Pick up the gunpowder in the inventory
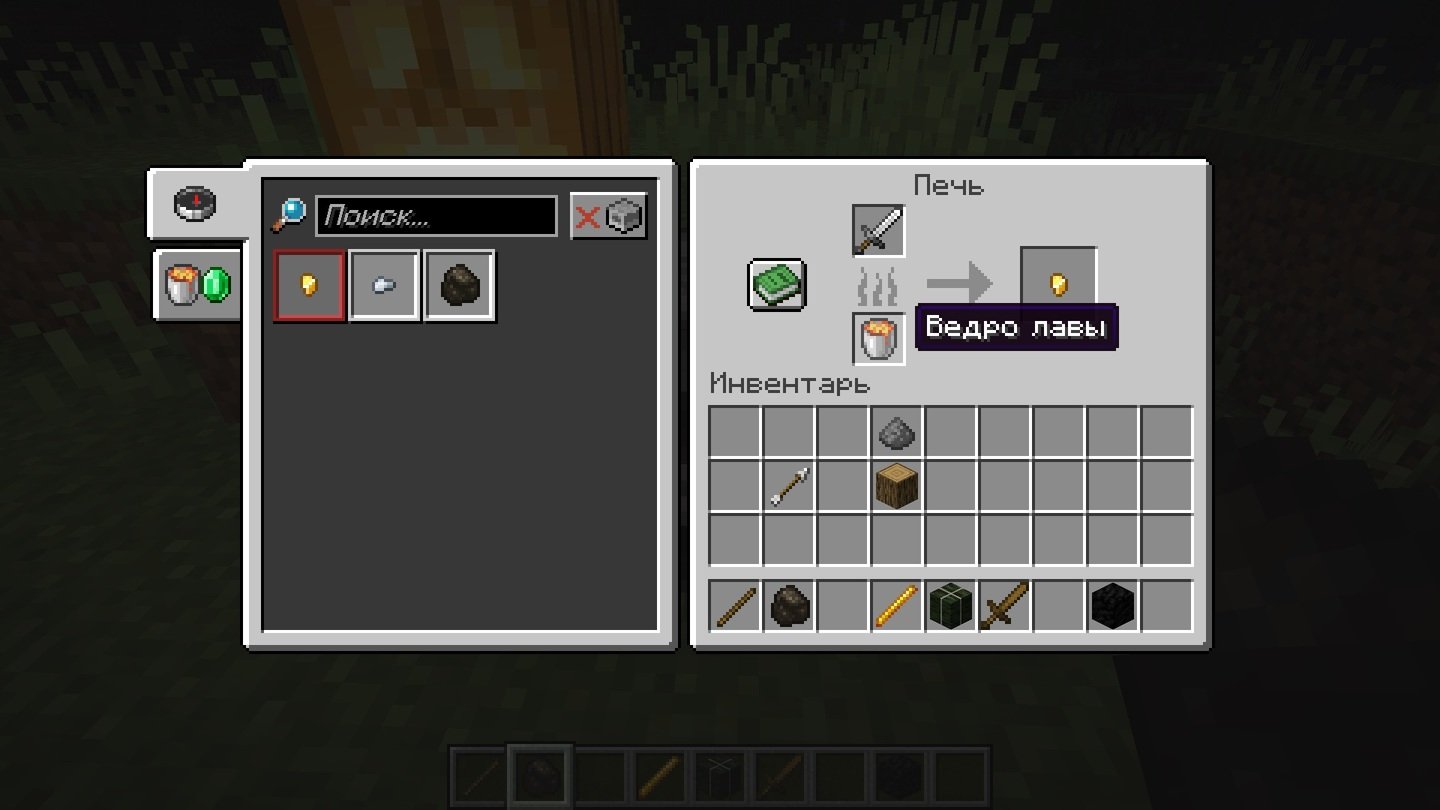 click(897, 432)
